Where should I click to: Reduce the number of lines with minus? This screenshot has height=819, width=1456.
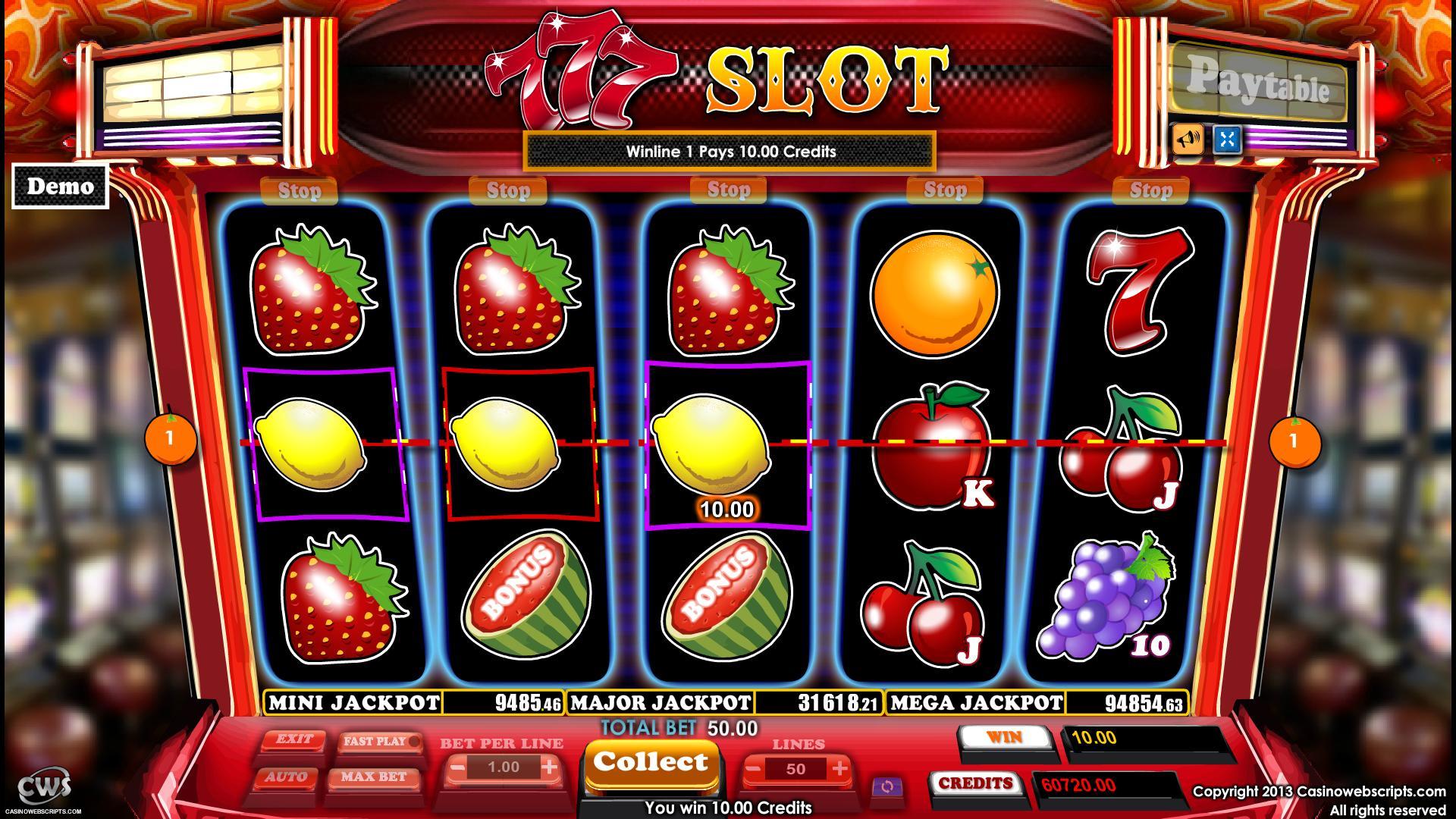[x=753, y=769]
